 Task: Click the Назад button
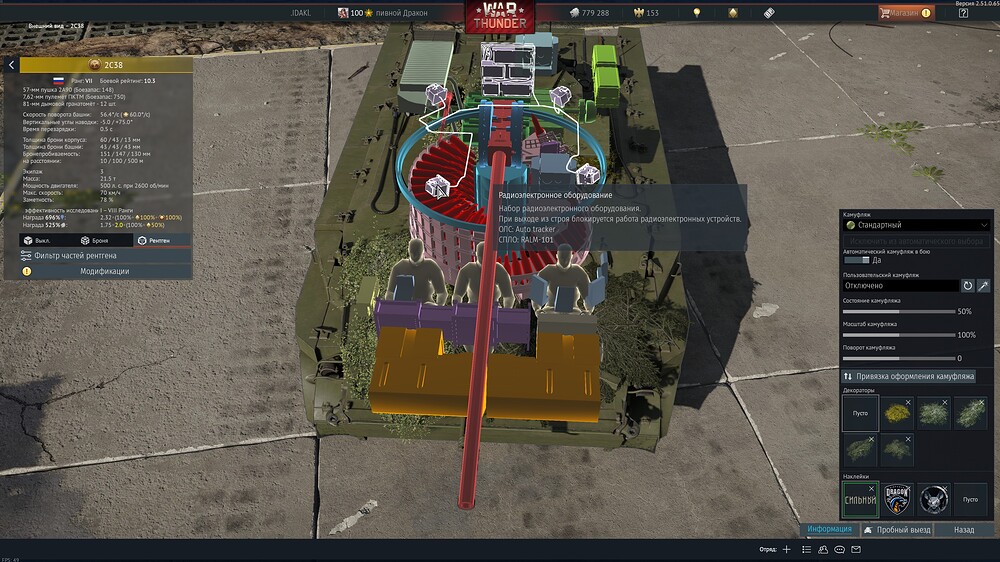click(964, 529)
